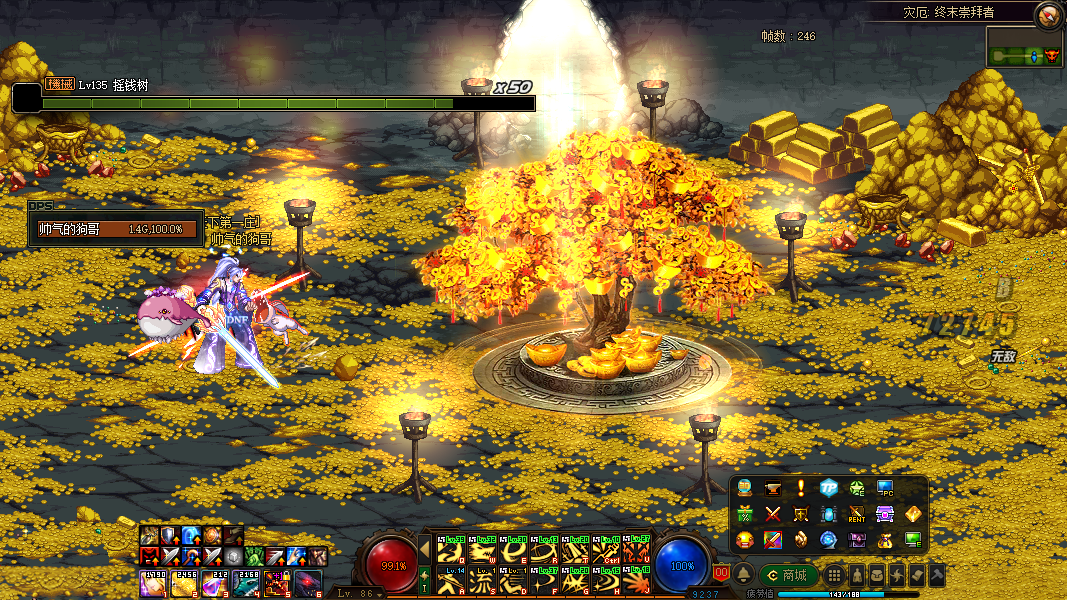Open the grid menu button
Viewport: 1067px width, 600px height.
[x=834, y=575]
